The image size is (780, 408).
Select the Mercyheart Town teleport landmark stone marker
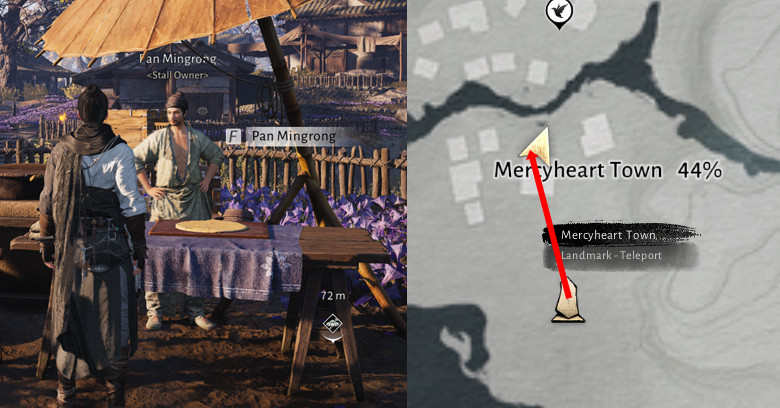coord(568,304)
